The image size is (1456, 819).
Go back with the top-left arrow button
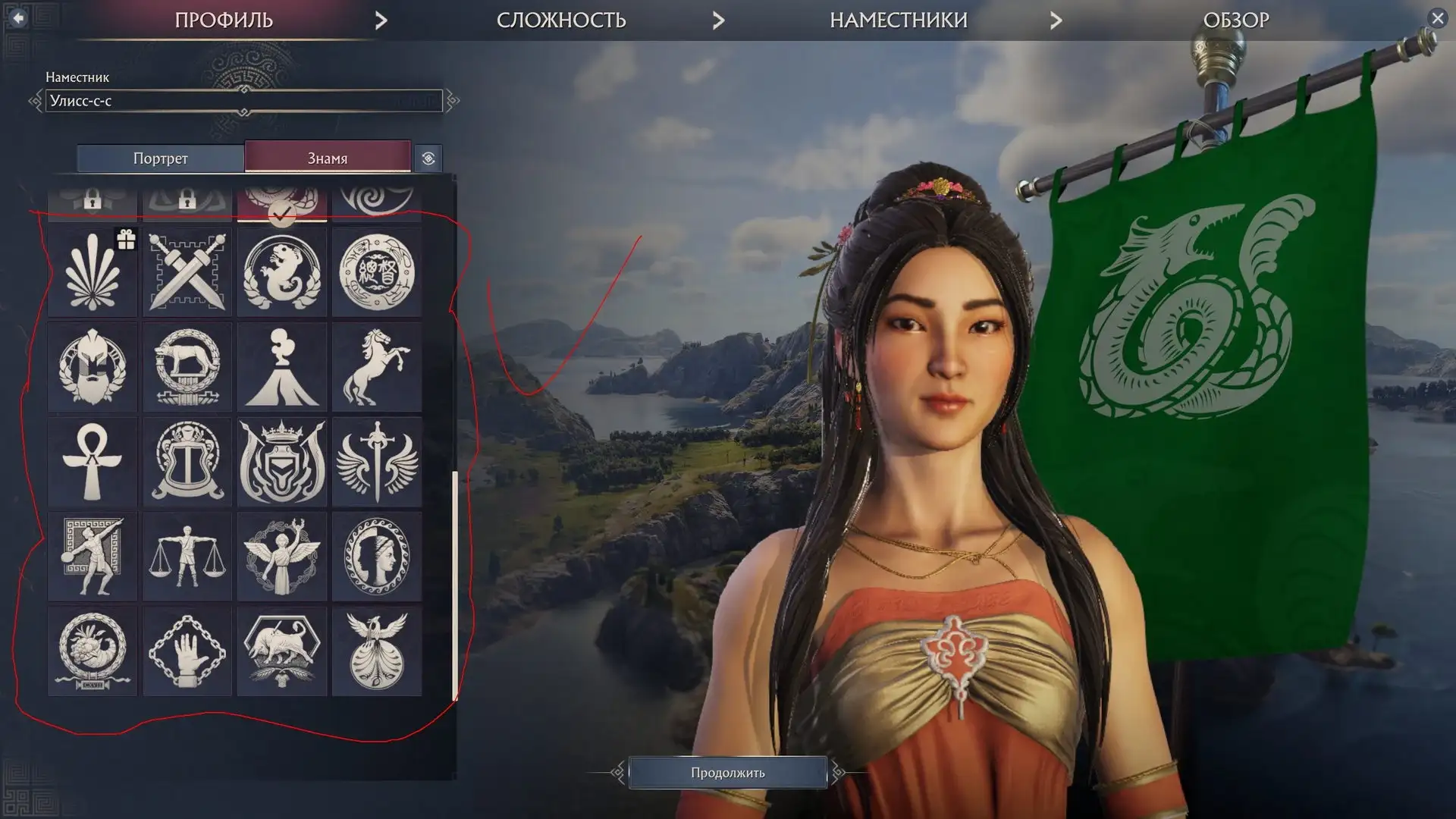(x=18, y=17)
